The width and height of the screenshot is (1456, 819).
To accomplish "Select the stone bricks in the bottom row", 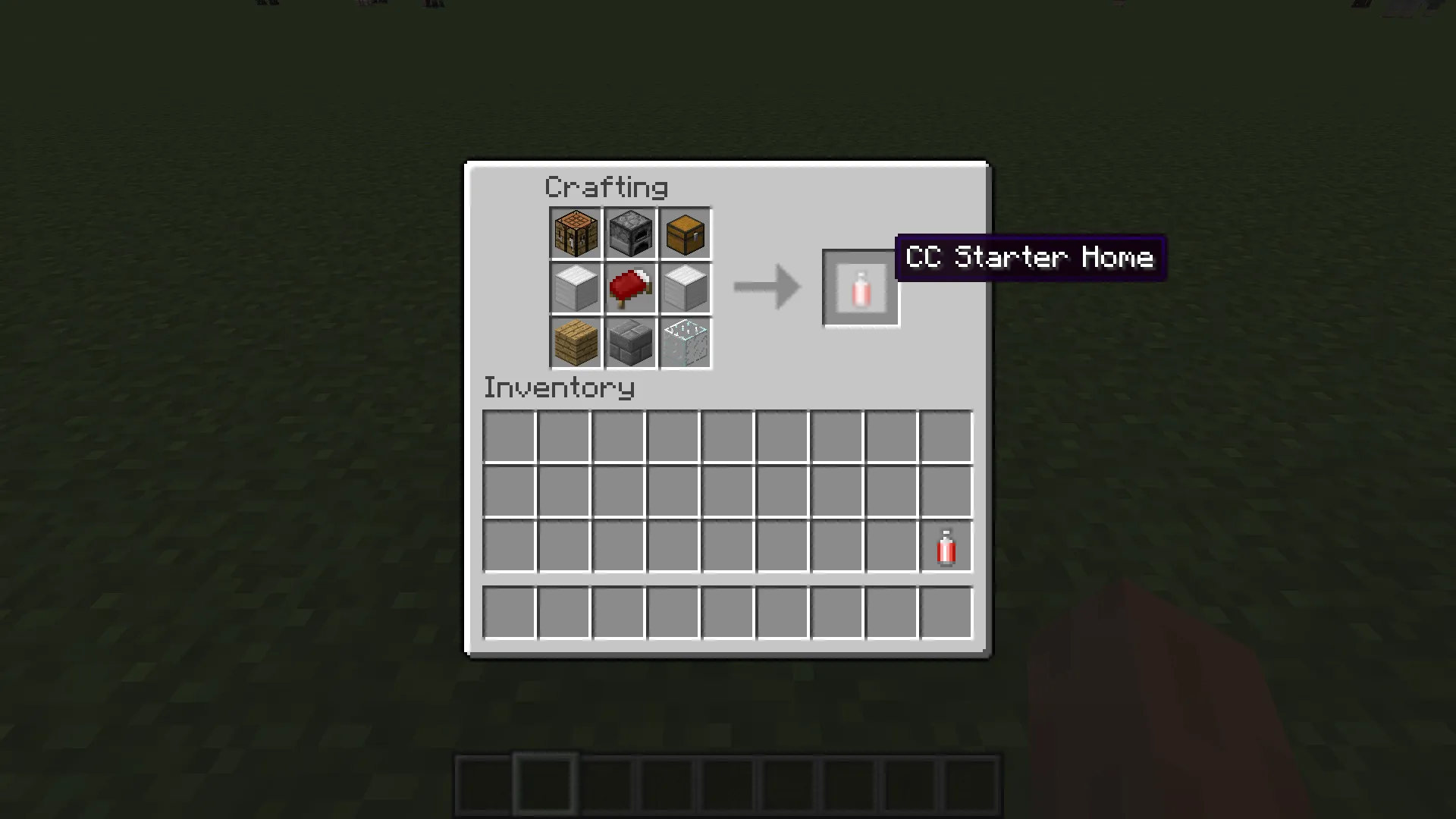I will tap(630, 342).
